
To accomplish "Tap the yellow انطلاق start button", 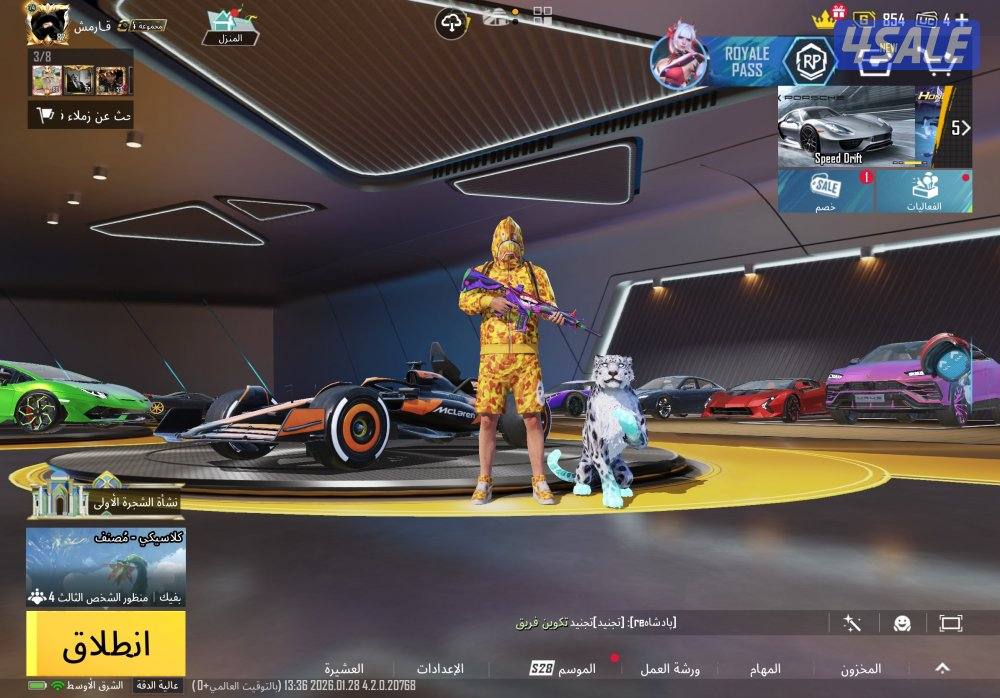I will 105,644.
